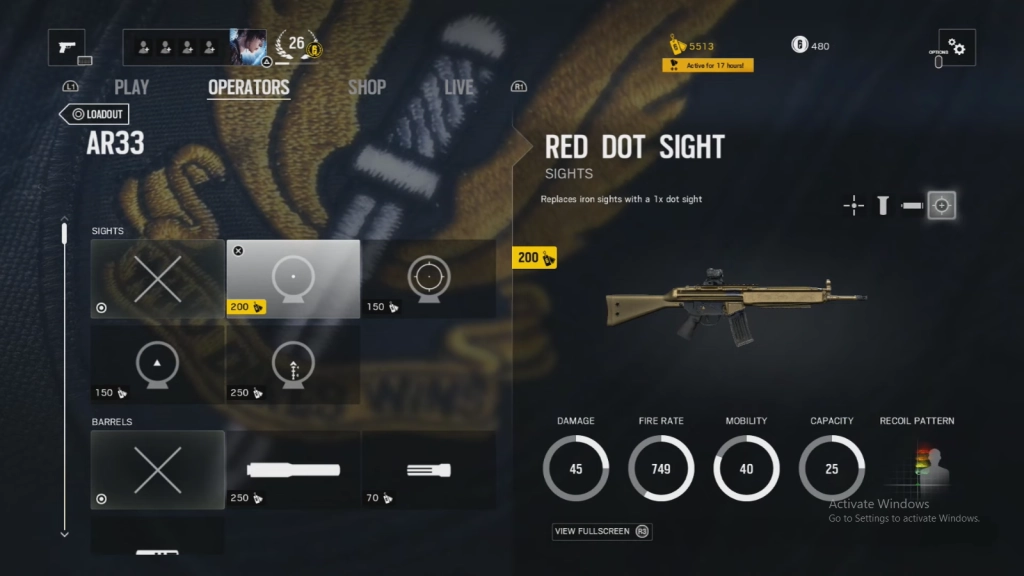Open the vertical grip attachment category

click(883, 206)
